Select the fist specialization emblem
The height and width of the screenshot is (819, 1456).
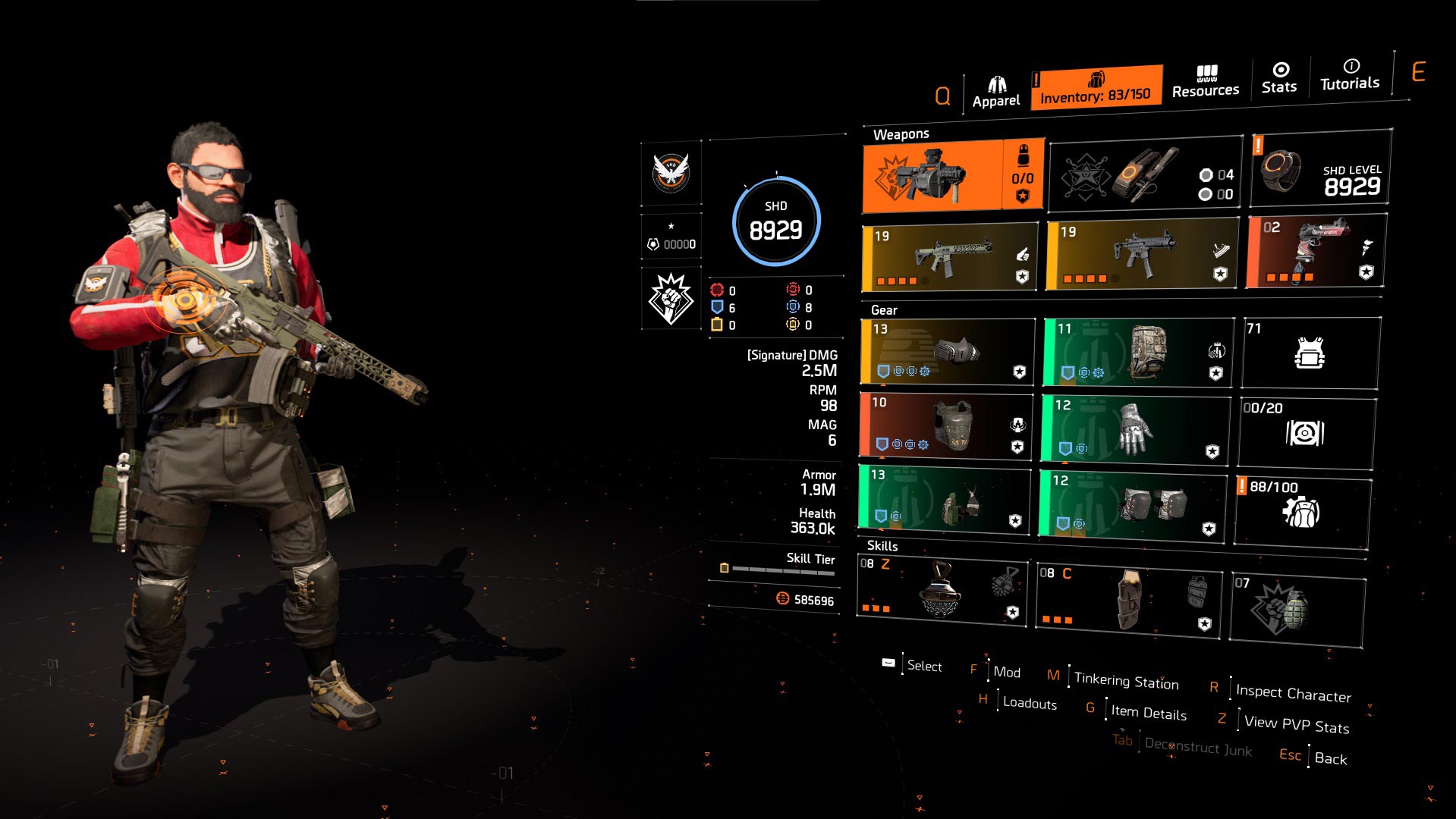click(671, 299)
